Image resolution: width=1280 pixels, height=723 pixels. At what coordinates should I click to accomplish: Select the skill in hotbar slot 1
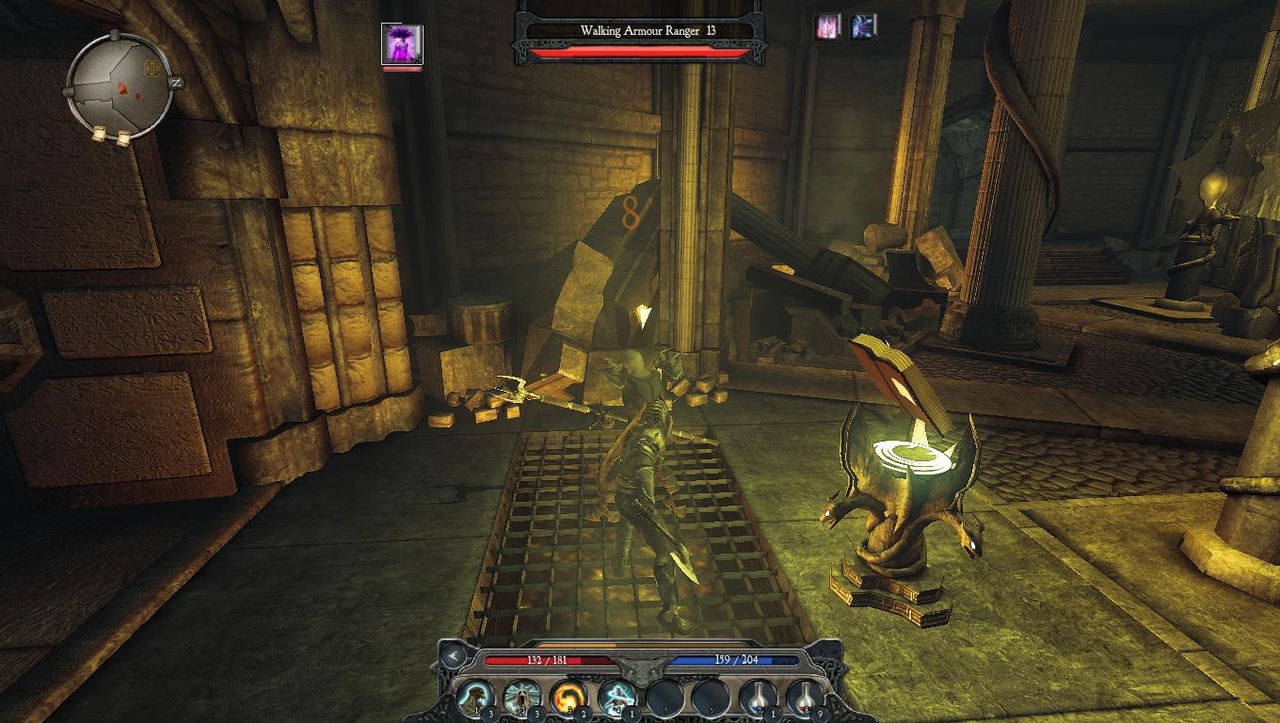coord(476,696)
